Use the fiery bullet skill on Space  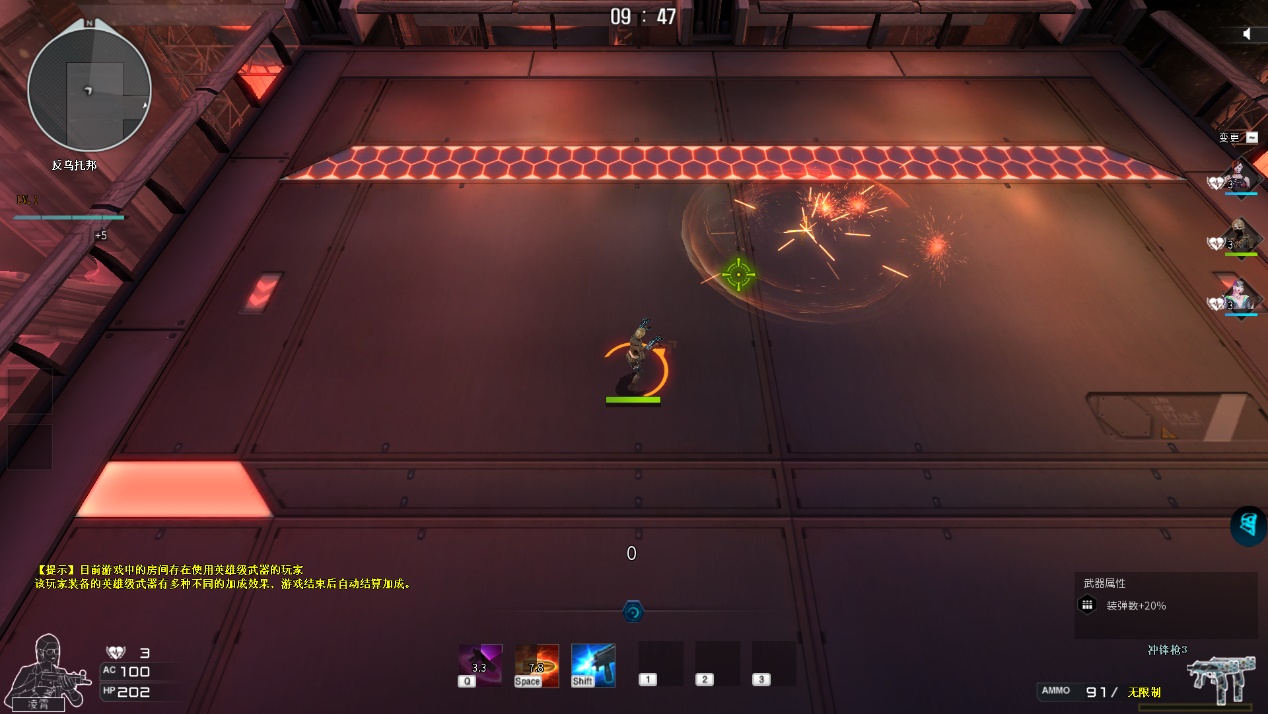coord(536,664)
